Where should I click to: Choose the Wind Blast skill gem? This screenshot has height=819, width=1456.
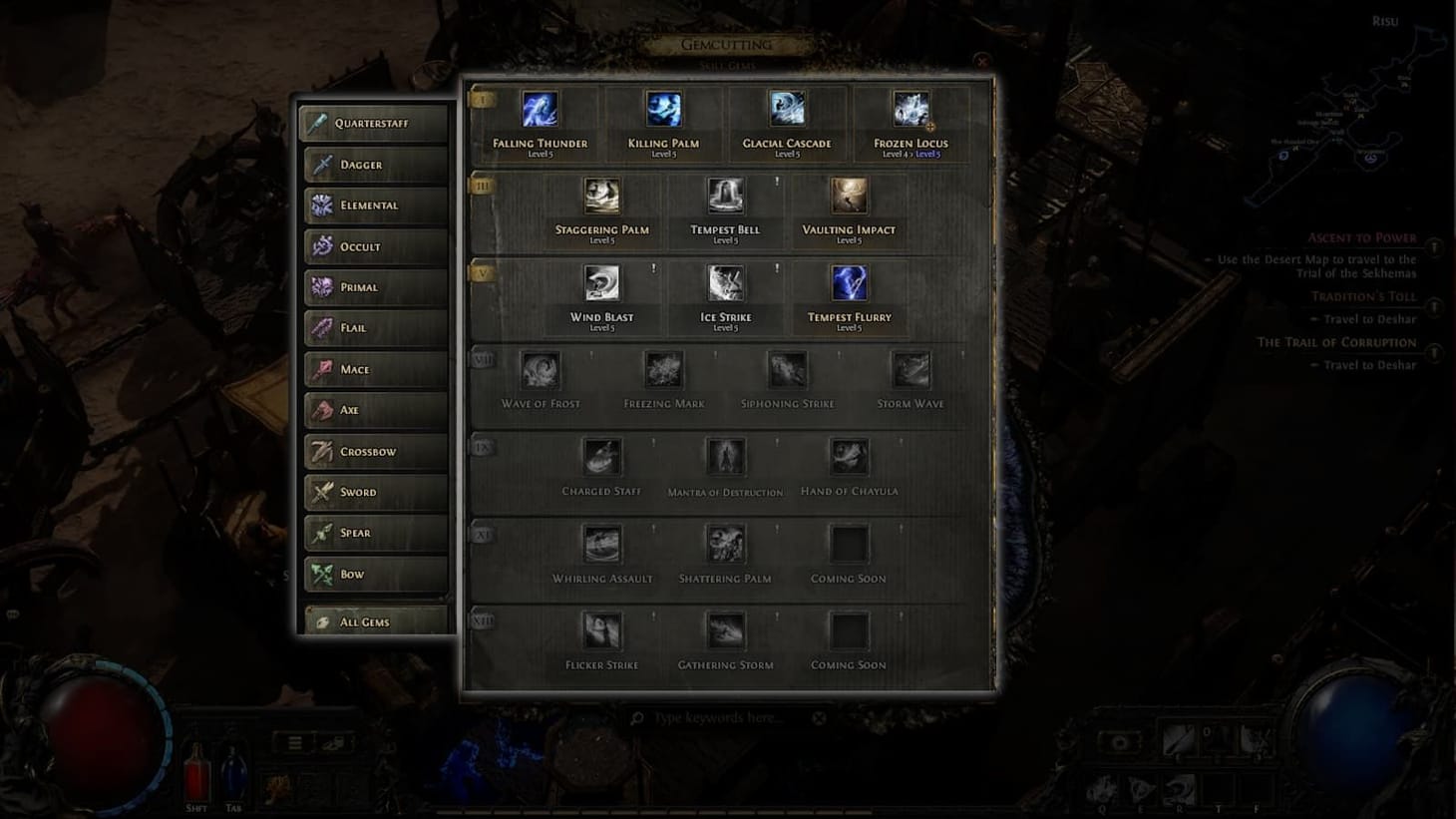click(x=602, y=283)
